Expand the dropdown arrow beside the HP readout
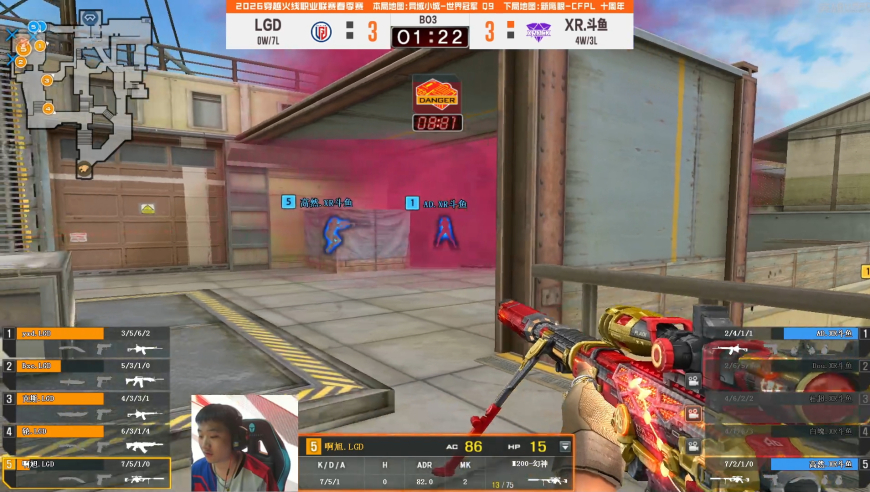Image resolution: width=870 pixels, height=492 pixels. (565, 446)
